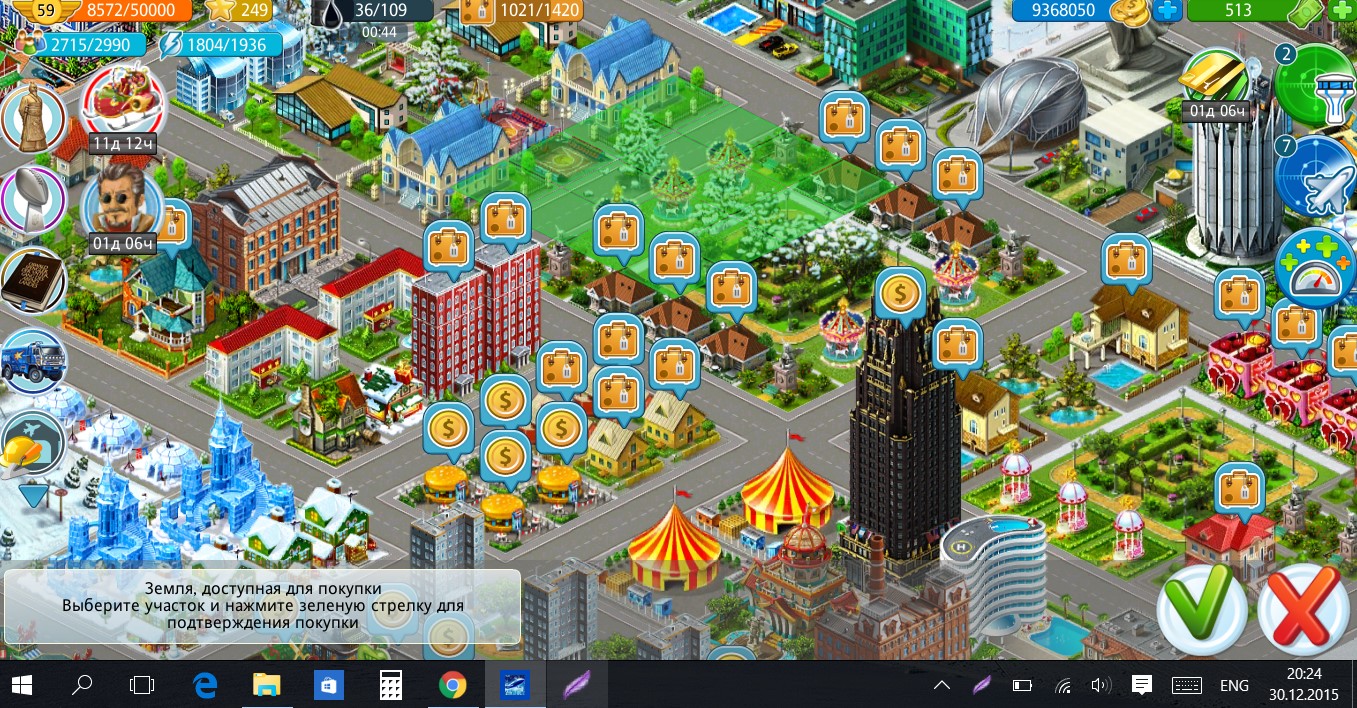Screen dimensions: 1357x708
Task: Open the blue rally truck icon
Action: click(33, 361)
